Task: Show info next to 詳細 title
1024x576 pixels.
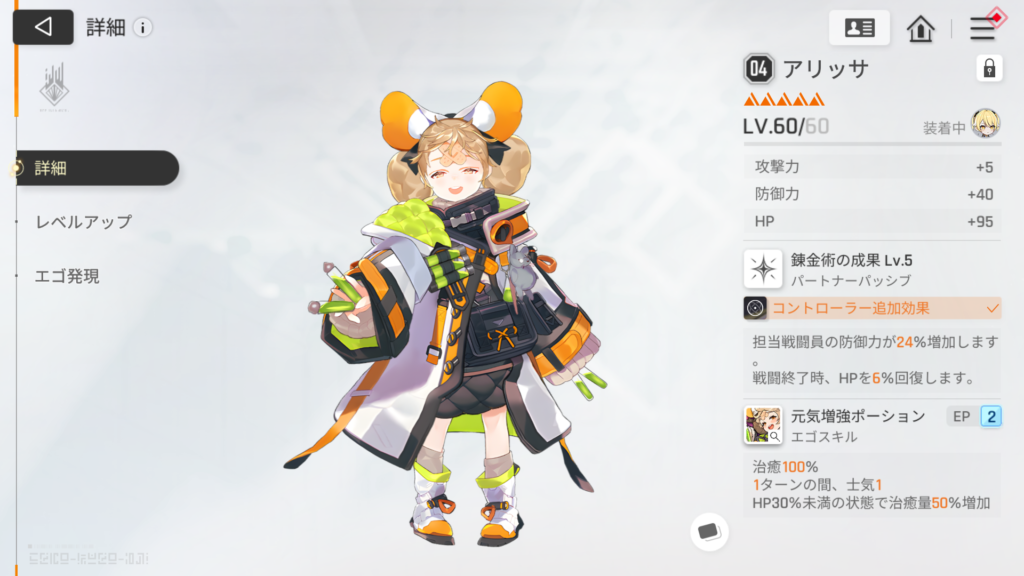Action: [x=143, y=27]
